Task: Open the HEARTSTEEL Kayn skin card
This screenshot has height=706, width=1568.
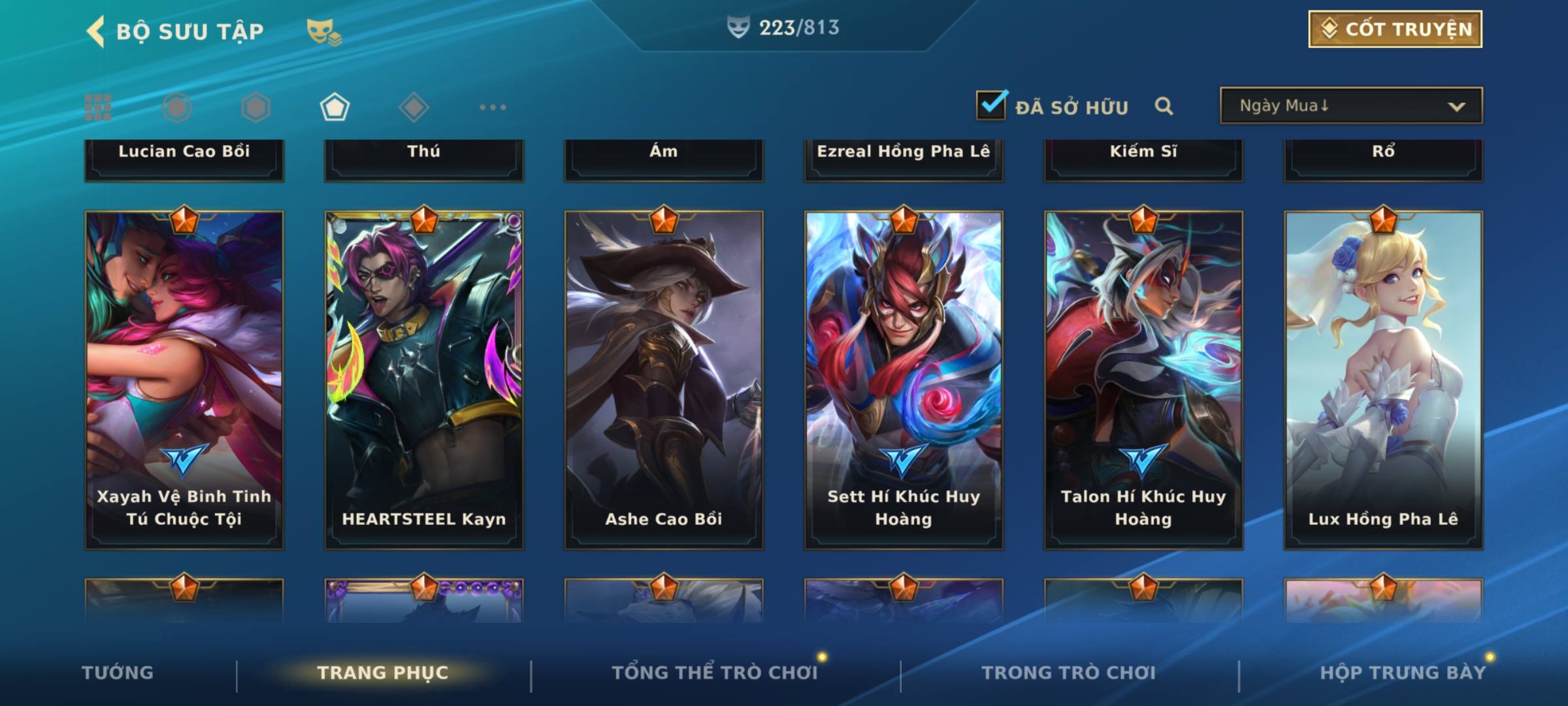Action: coord(424,379)
